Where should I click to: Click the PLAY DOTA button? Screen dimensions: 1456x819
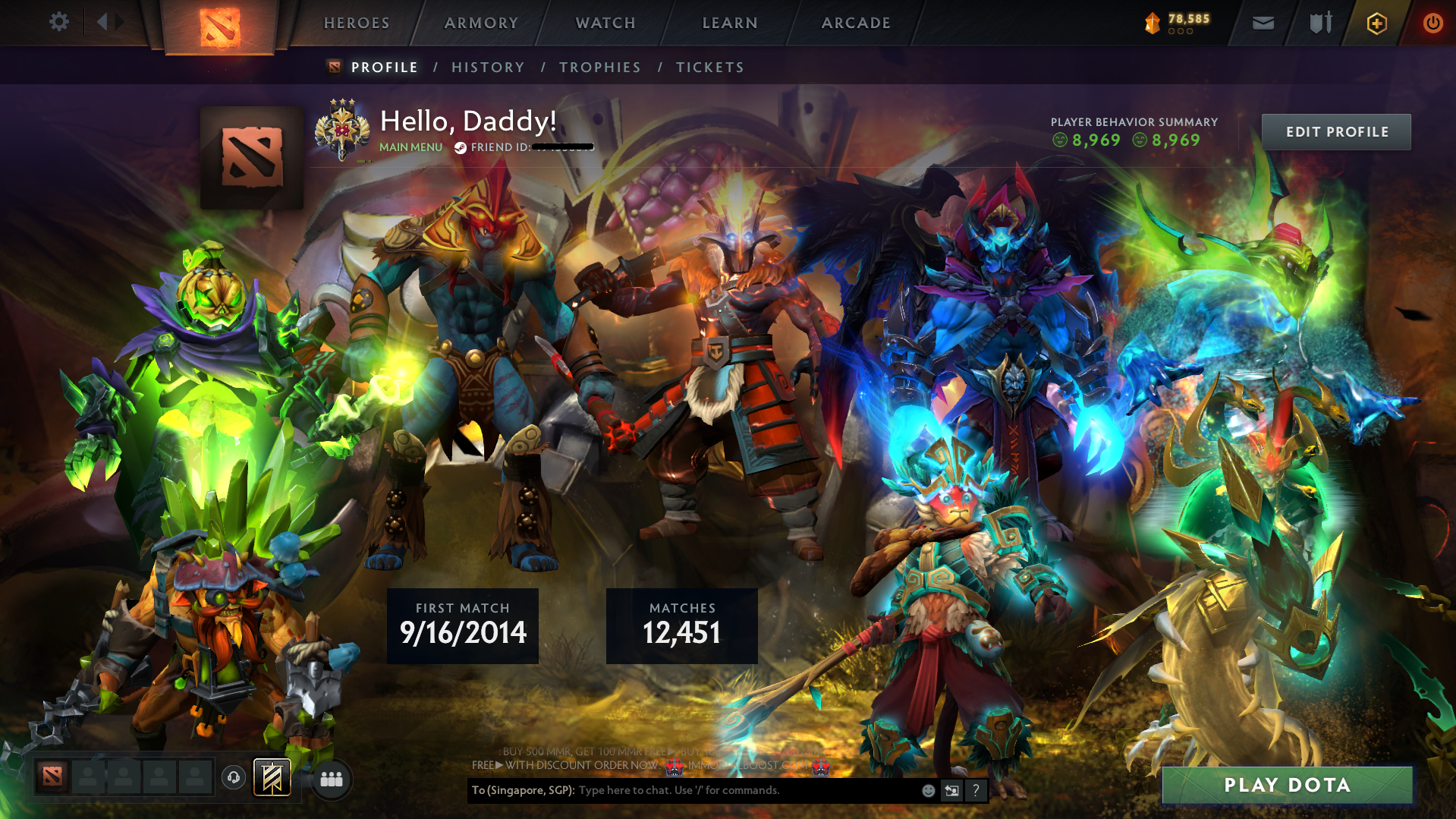click(x=1286, y=785)
